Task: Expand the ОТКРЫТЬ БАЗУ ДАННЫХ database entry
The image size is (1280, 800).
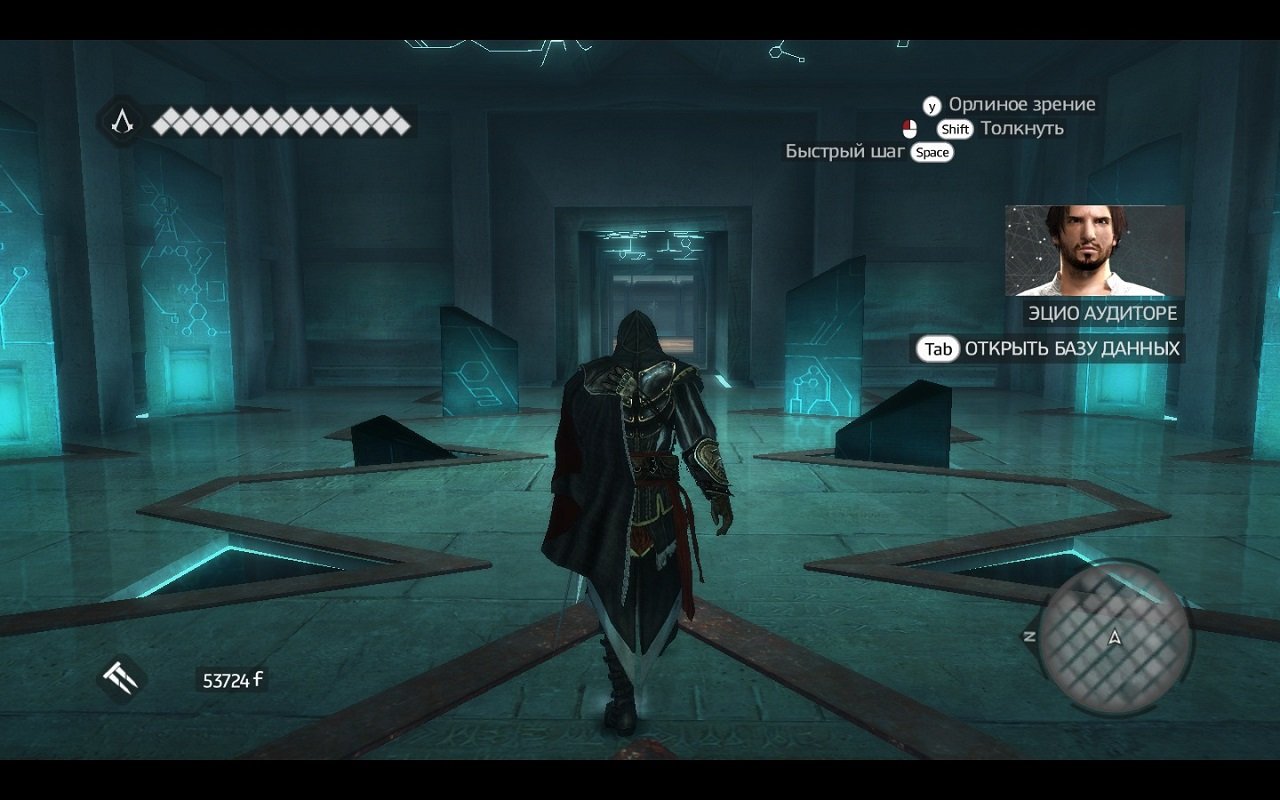Action: [x=1071, y=350]
